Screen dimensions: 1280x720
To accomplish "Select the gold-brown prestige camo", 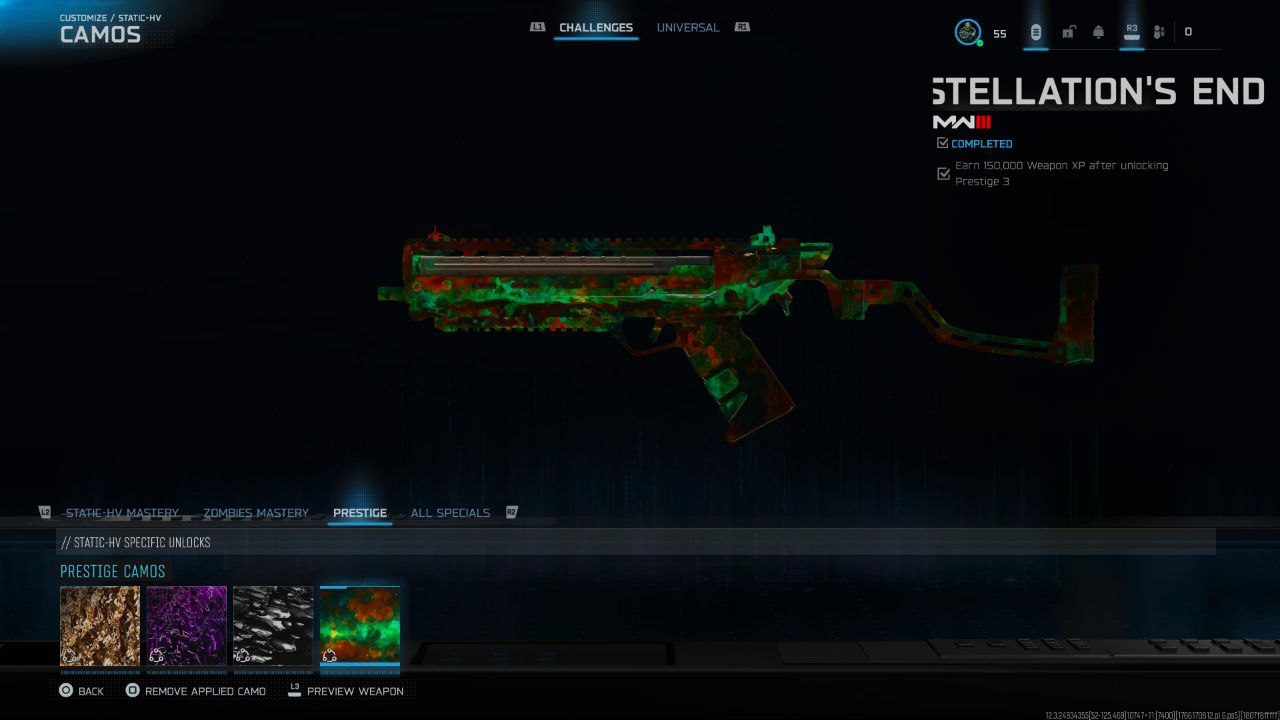I will tap(100, 626).
